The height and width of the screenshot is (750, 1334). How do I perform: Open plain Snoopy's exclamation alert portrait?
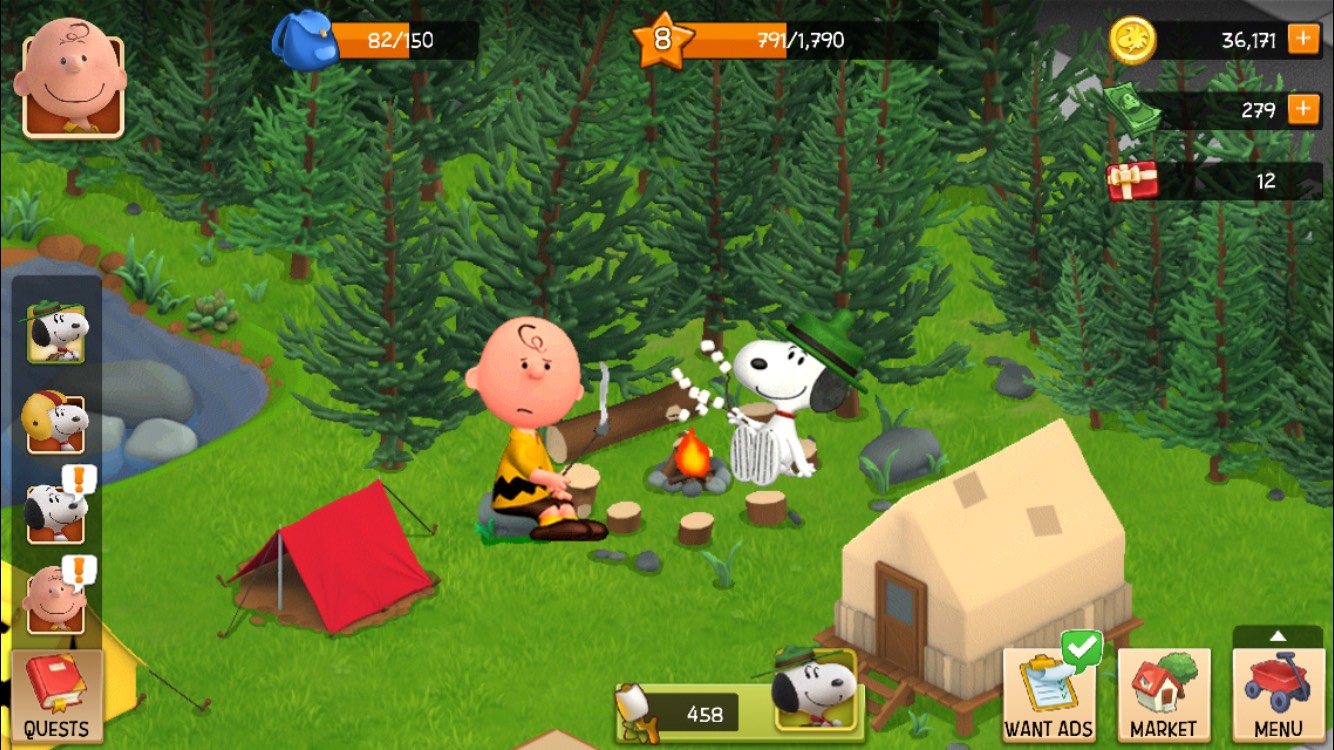[x=56, y=511]
